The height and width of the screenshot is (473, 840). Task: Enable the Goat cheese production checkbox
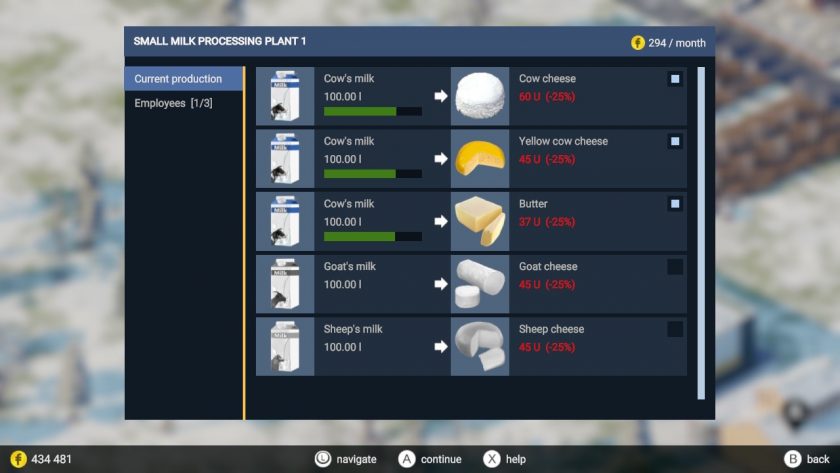click(x=675, y=267)
